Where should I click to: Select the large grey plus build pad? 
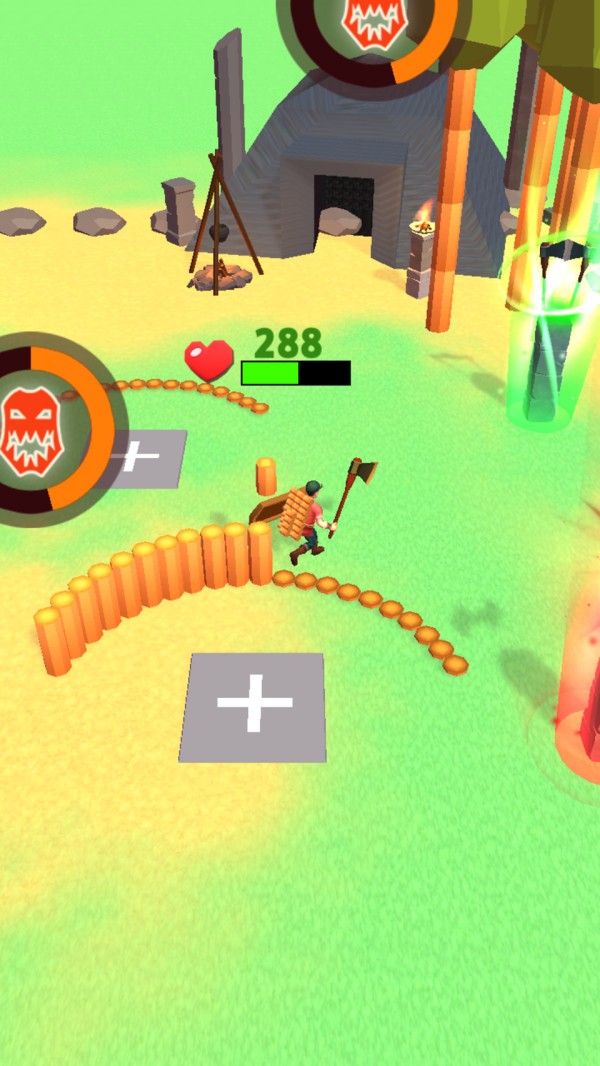click(255, 706)
